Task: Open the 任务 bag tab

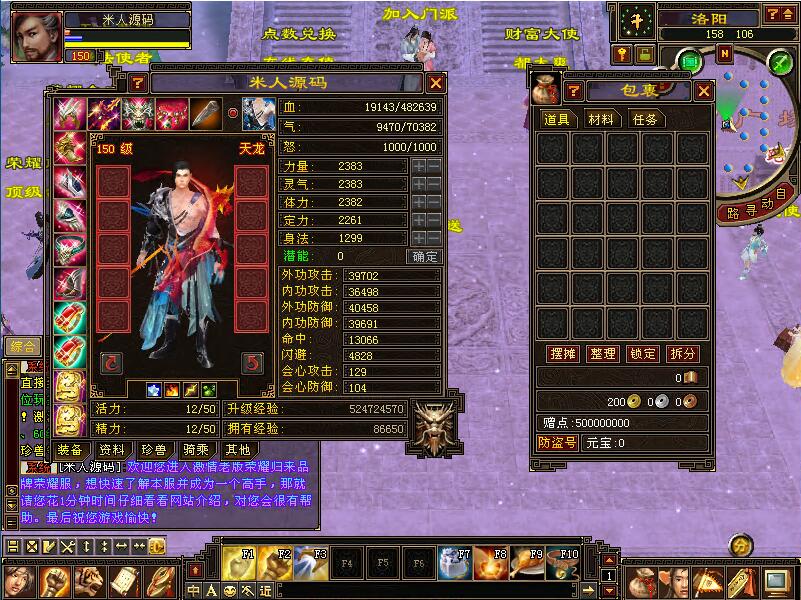Action: 645,119
